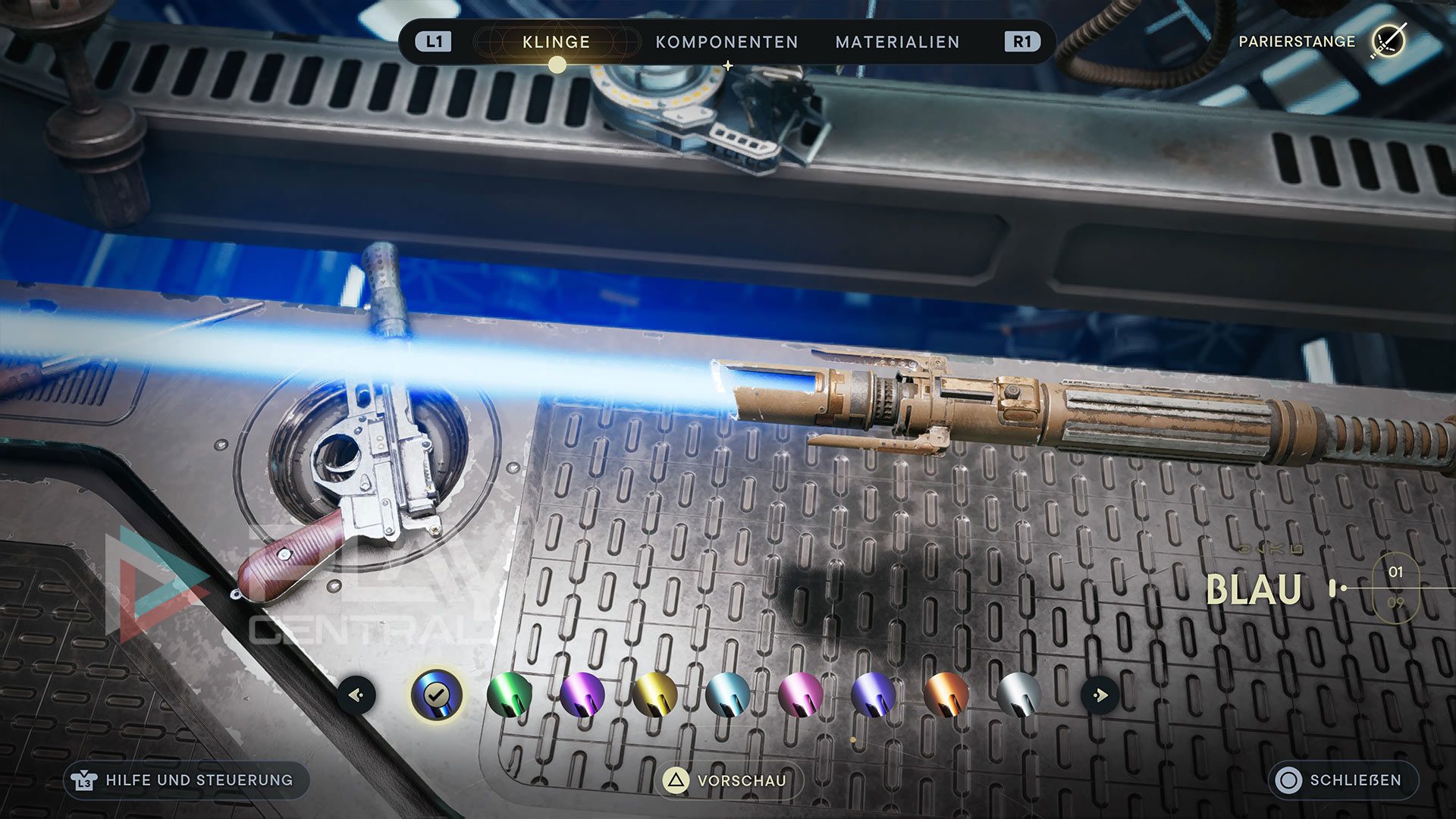Click the left arrow of color list
The width and height of the screenshot is (1456, 819).
coord(357,694)
